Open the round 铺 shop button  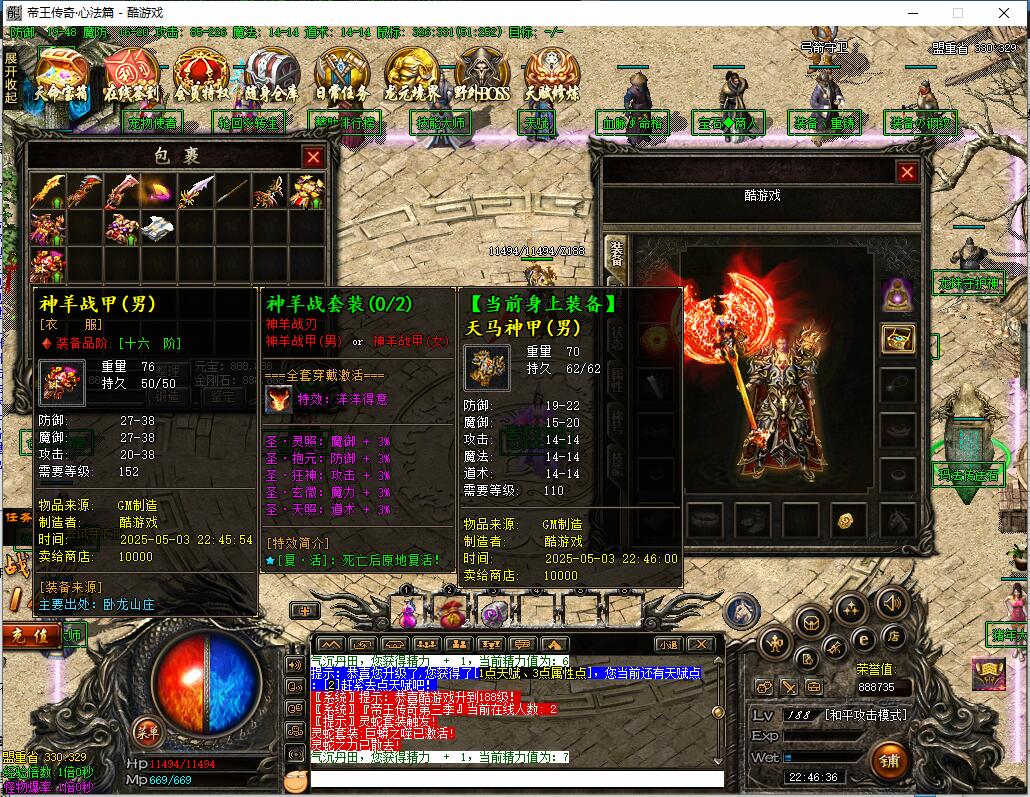[x=889, y=761]
